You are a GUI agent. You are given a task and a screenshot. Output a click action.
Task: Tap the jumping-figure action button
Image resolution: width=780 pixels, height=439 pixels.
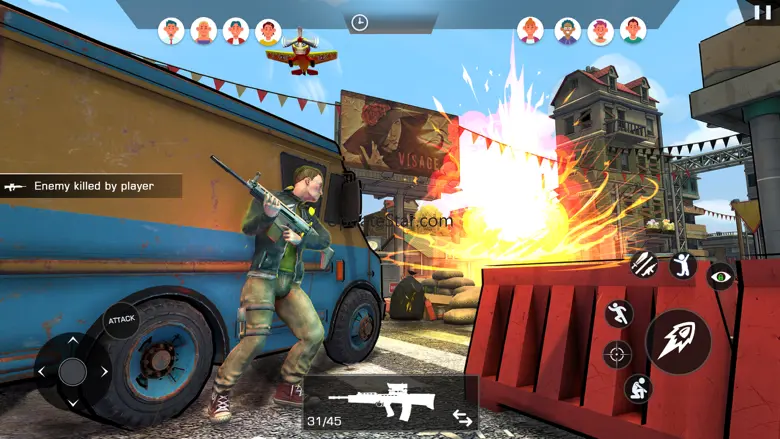[x=682, y=265]
